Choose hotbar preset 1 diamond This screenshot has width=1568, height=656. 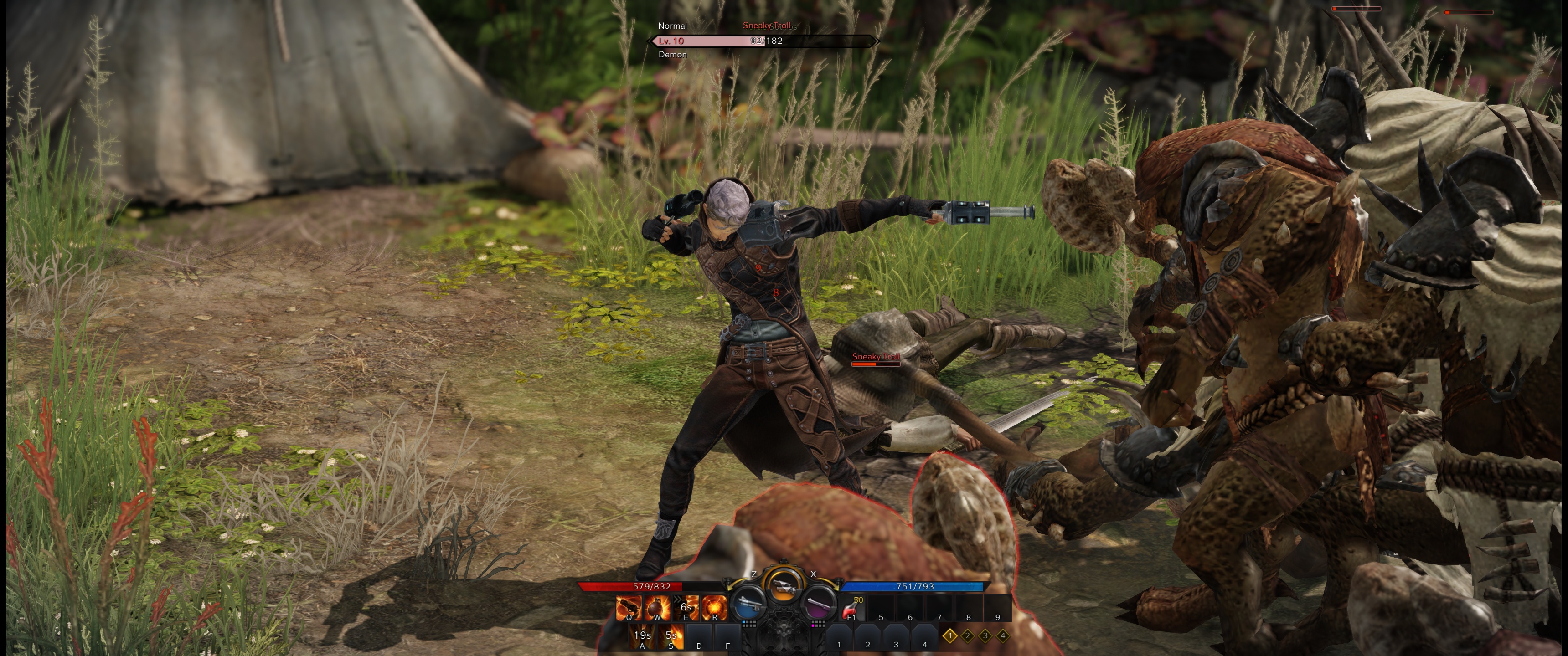click(950, 636)
